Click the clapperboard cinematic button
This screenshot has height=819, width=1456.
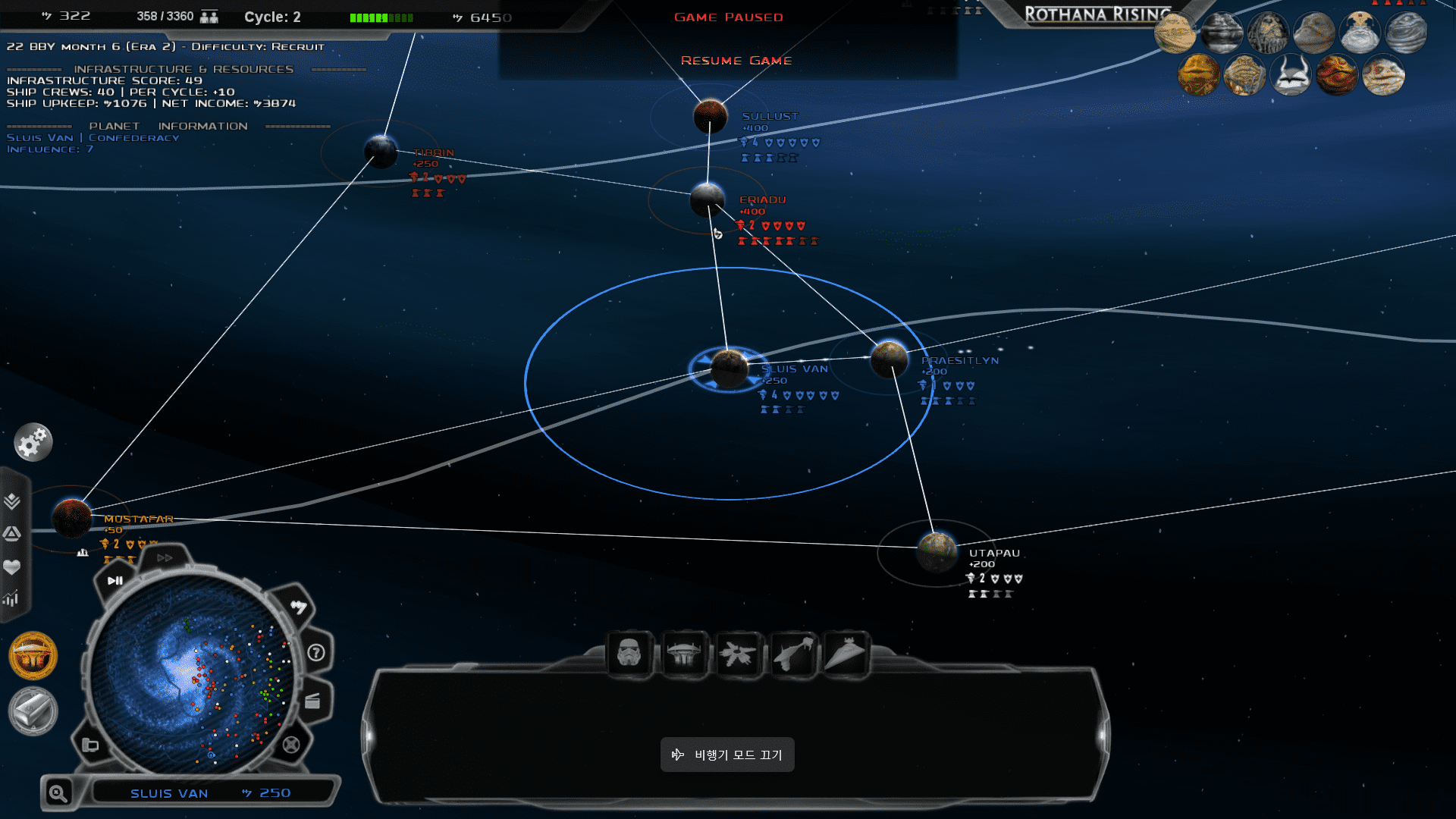(312, 701)
